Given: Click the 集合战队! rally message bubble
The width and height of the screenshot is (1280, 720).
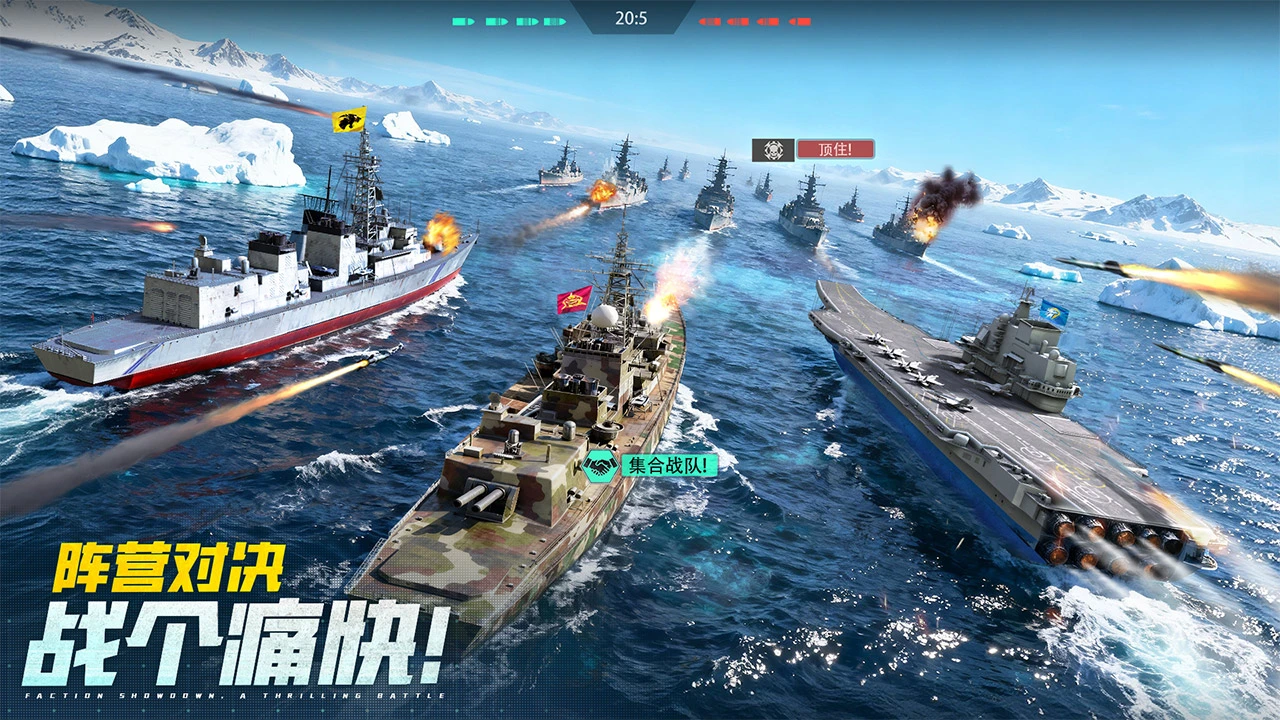Looking at the screenshot, I should [669, 465].
